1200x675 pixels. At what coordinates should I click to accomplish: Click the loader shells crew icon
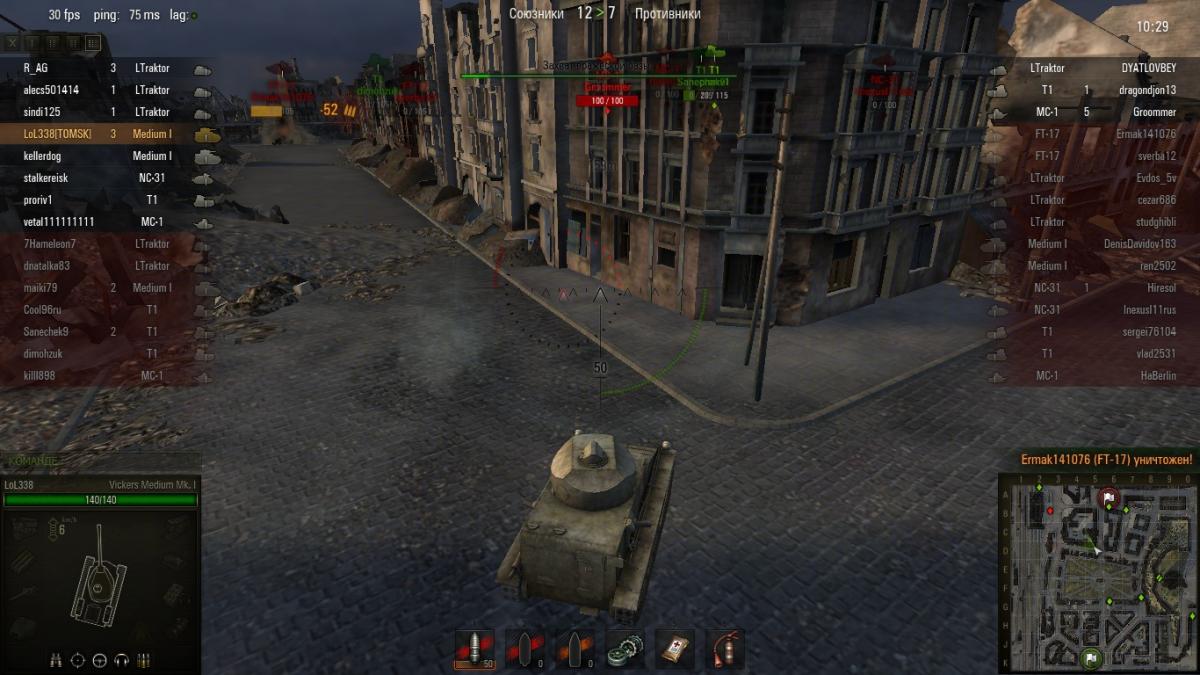pos(144,660)
